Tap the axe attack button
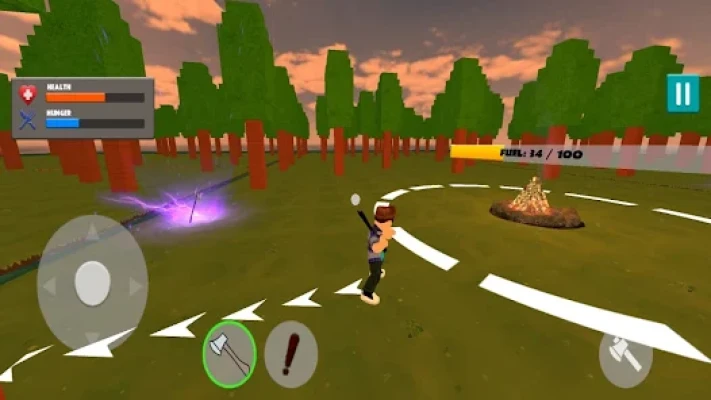711x400 pixels. tap(626, 356)
